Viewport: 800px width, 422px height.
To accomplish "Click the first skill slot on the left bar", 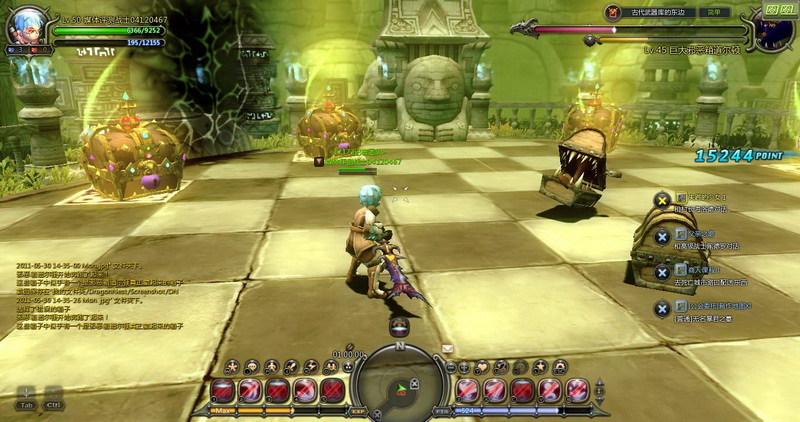I will tap(223, 389).
